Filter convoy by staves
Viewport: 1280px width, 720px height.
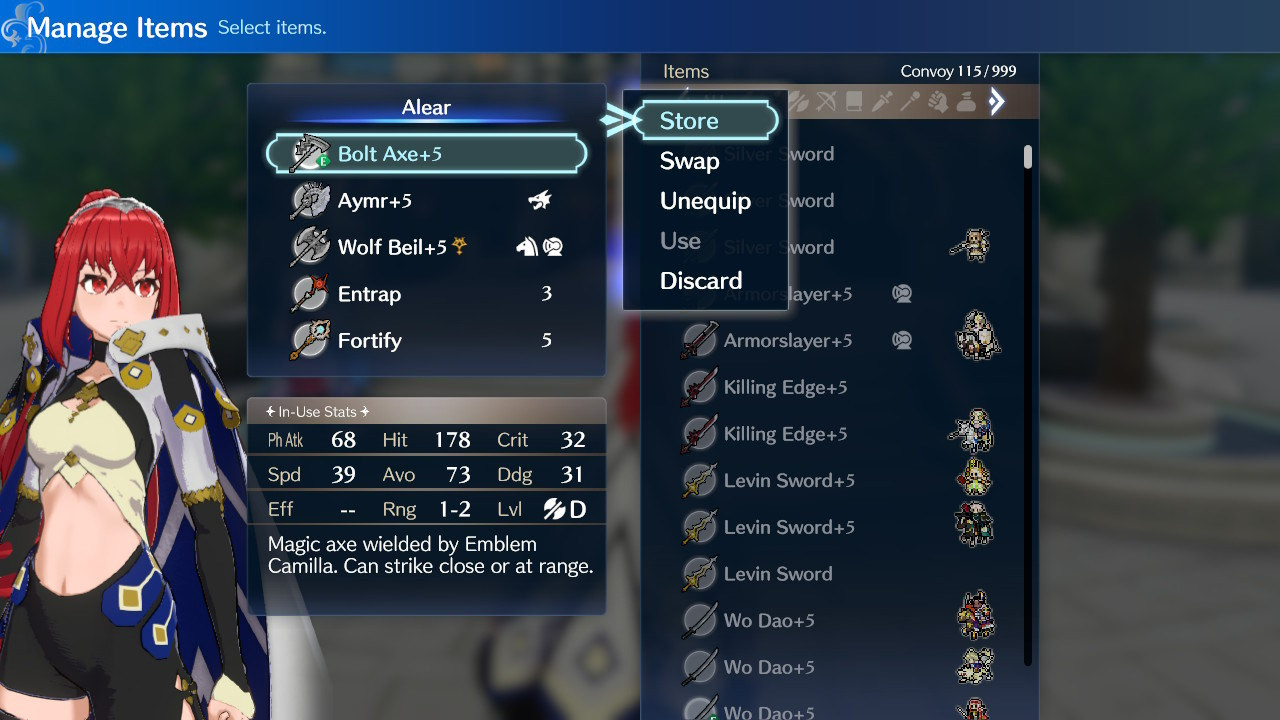coord(909,101)
